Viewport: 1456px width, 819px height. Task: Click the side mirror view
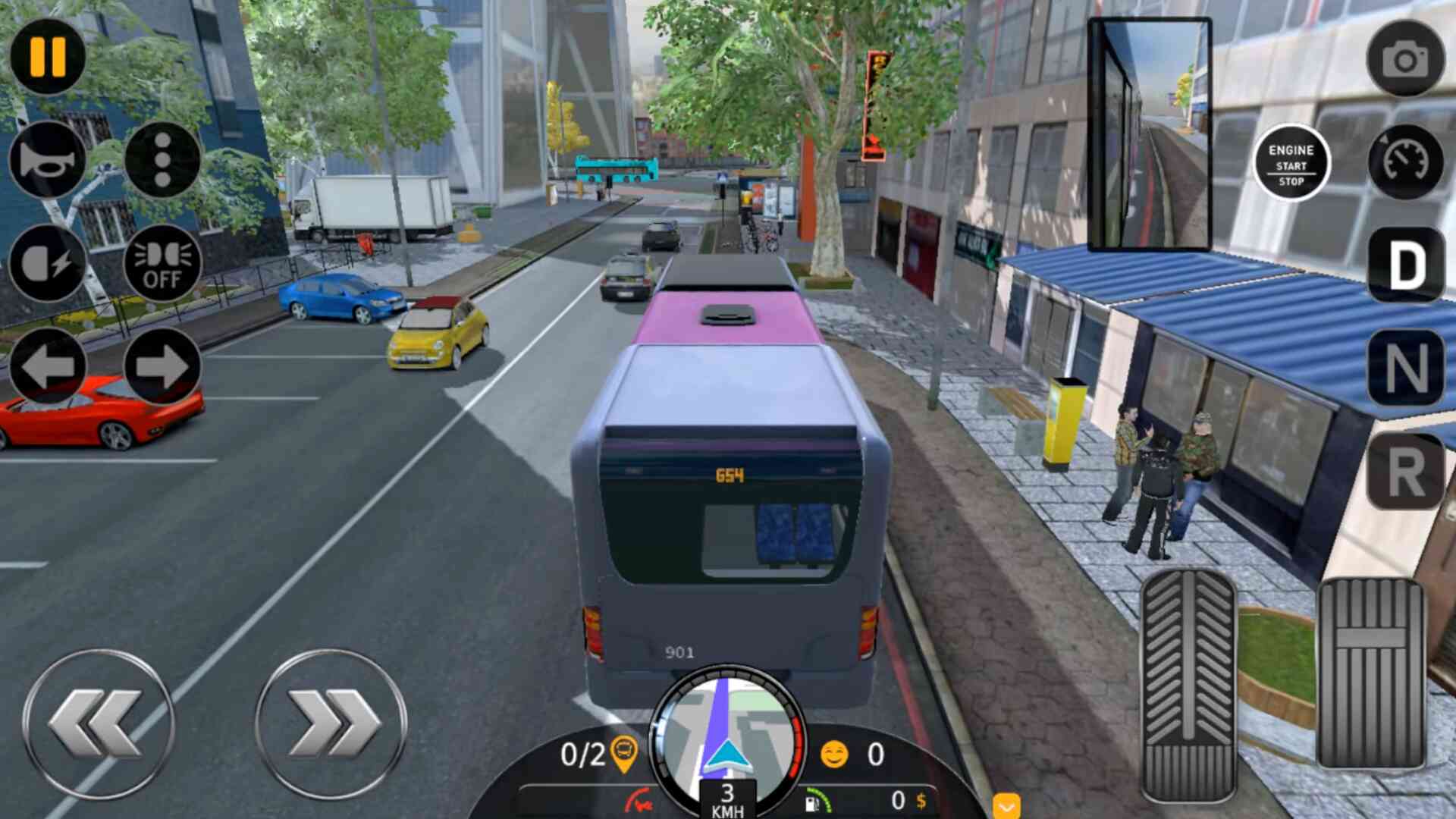[1149, 135]
